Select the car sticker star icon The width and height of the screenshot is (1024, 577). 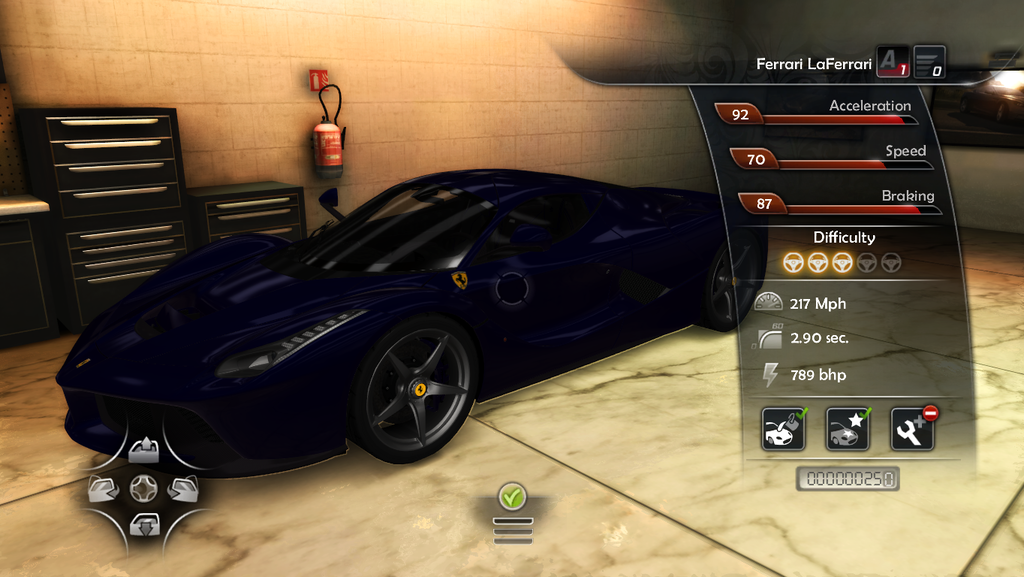click(x=848, y=429)
